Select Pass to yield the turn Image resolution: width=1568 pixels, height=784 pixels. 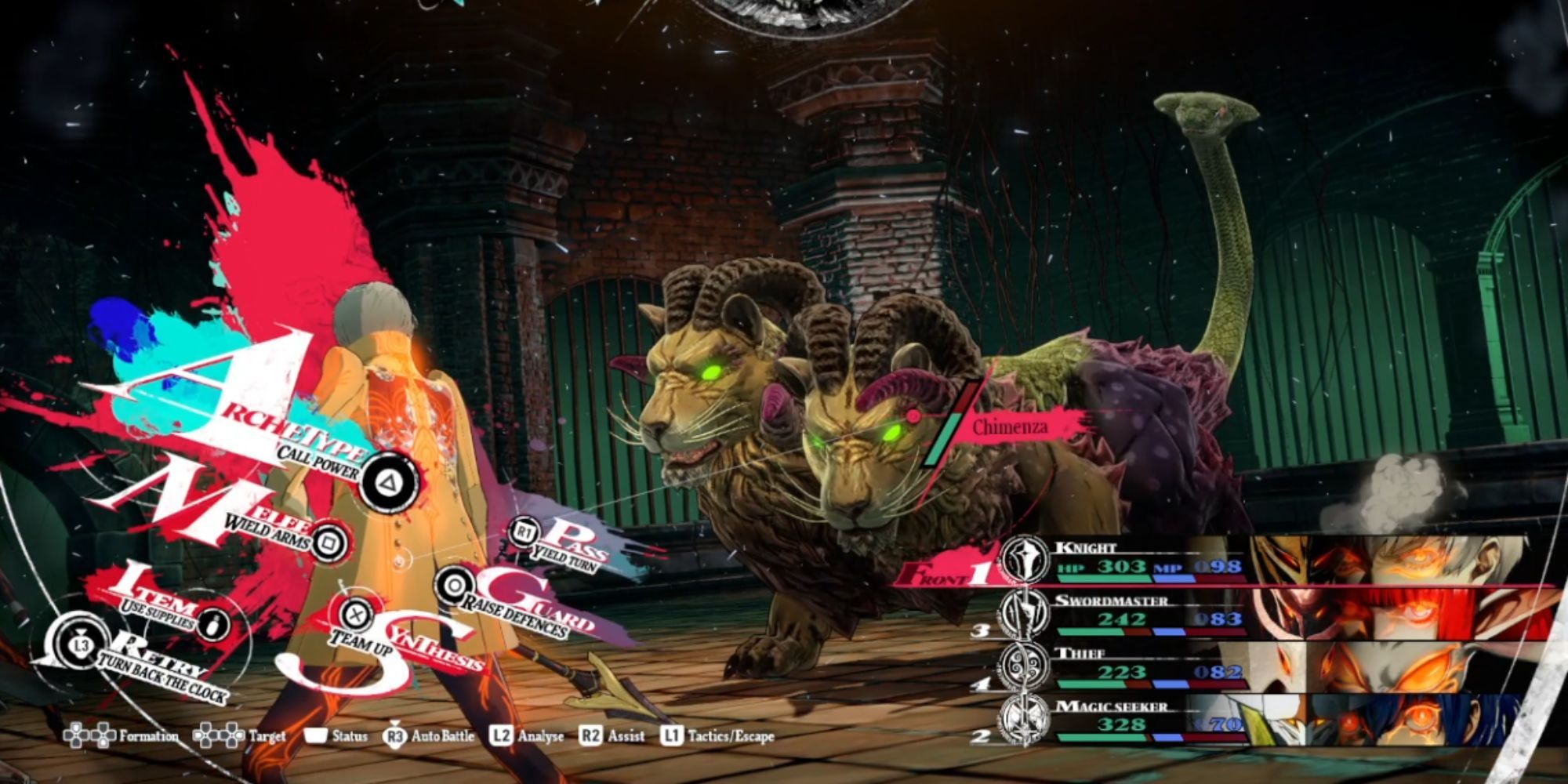click(x=524, y=533)
